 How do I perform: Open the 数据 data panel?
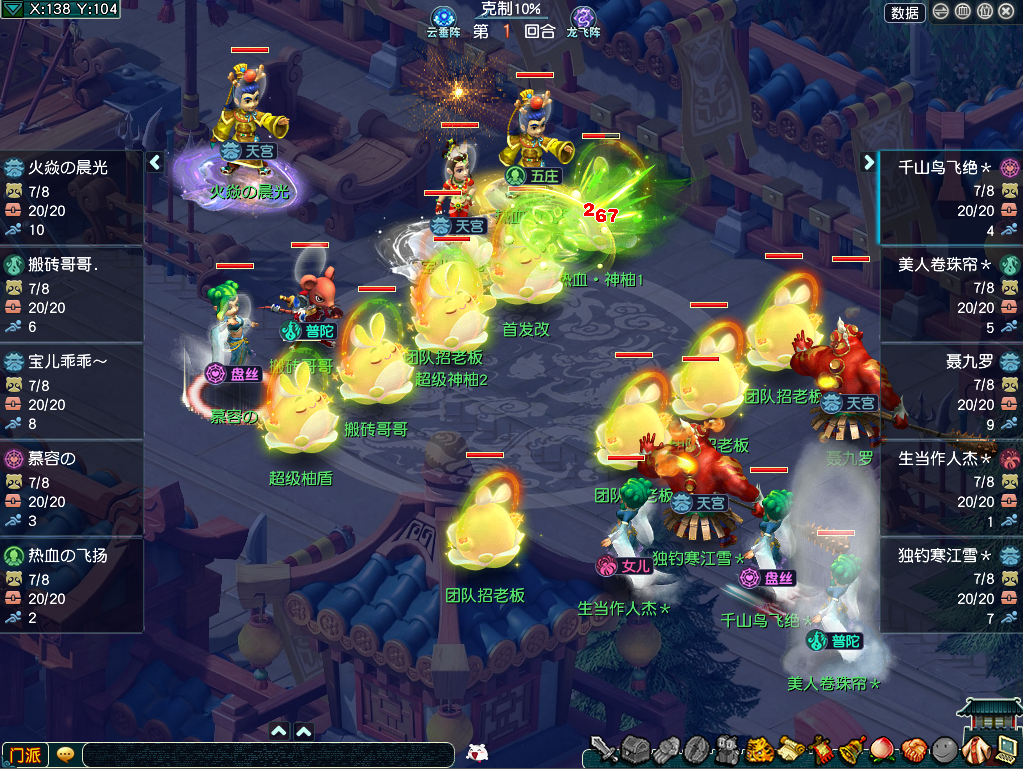click(x=905, y=12)
